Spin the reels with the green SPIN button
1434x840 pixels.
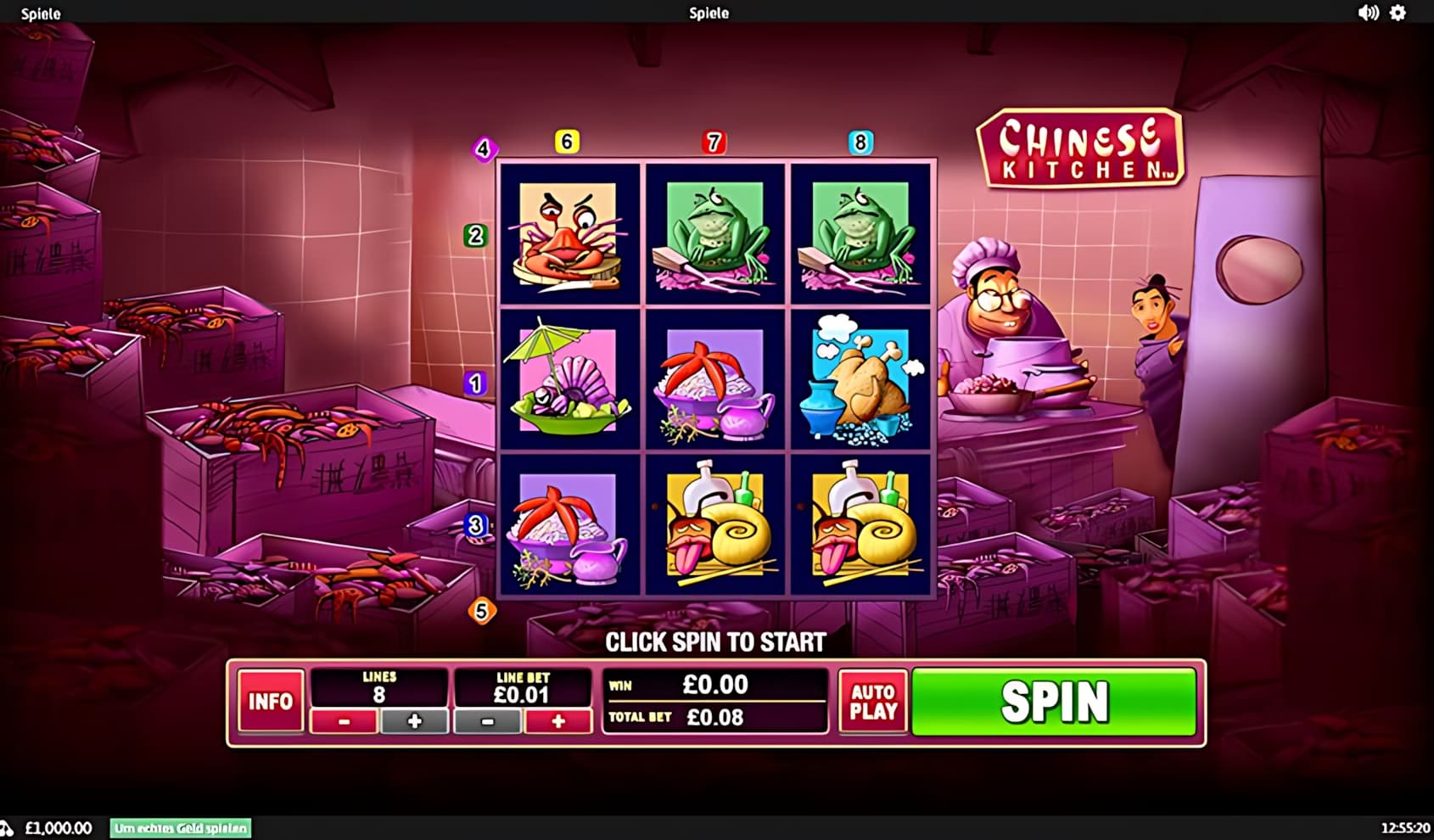click(1054, 702)
